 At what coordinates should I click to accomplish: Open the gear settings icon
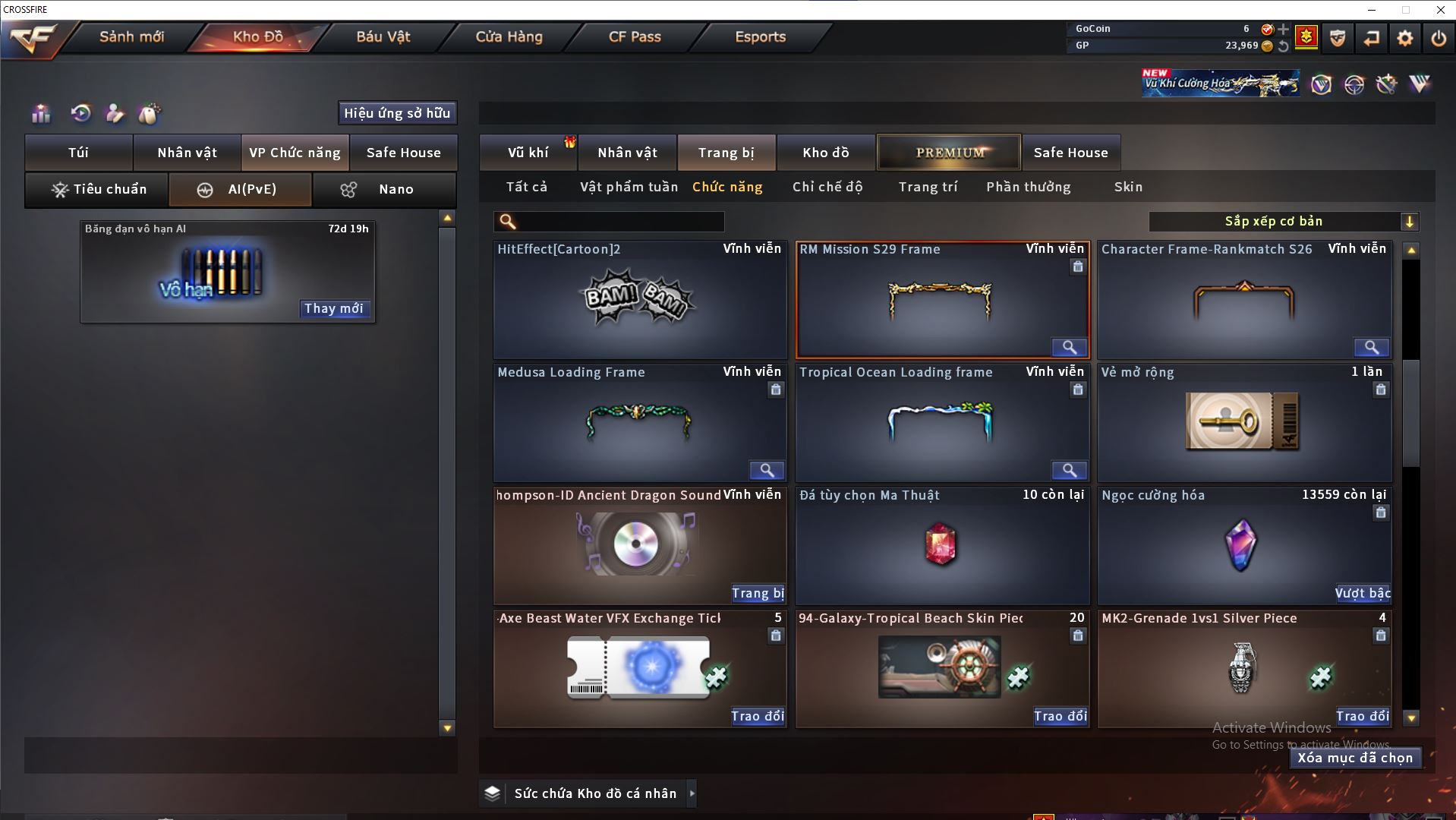click(x=1404, y=38)
